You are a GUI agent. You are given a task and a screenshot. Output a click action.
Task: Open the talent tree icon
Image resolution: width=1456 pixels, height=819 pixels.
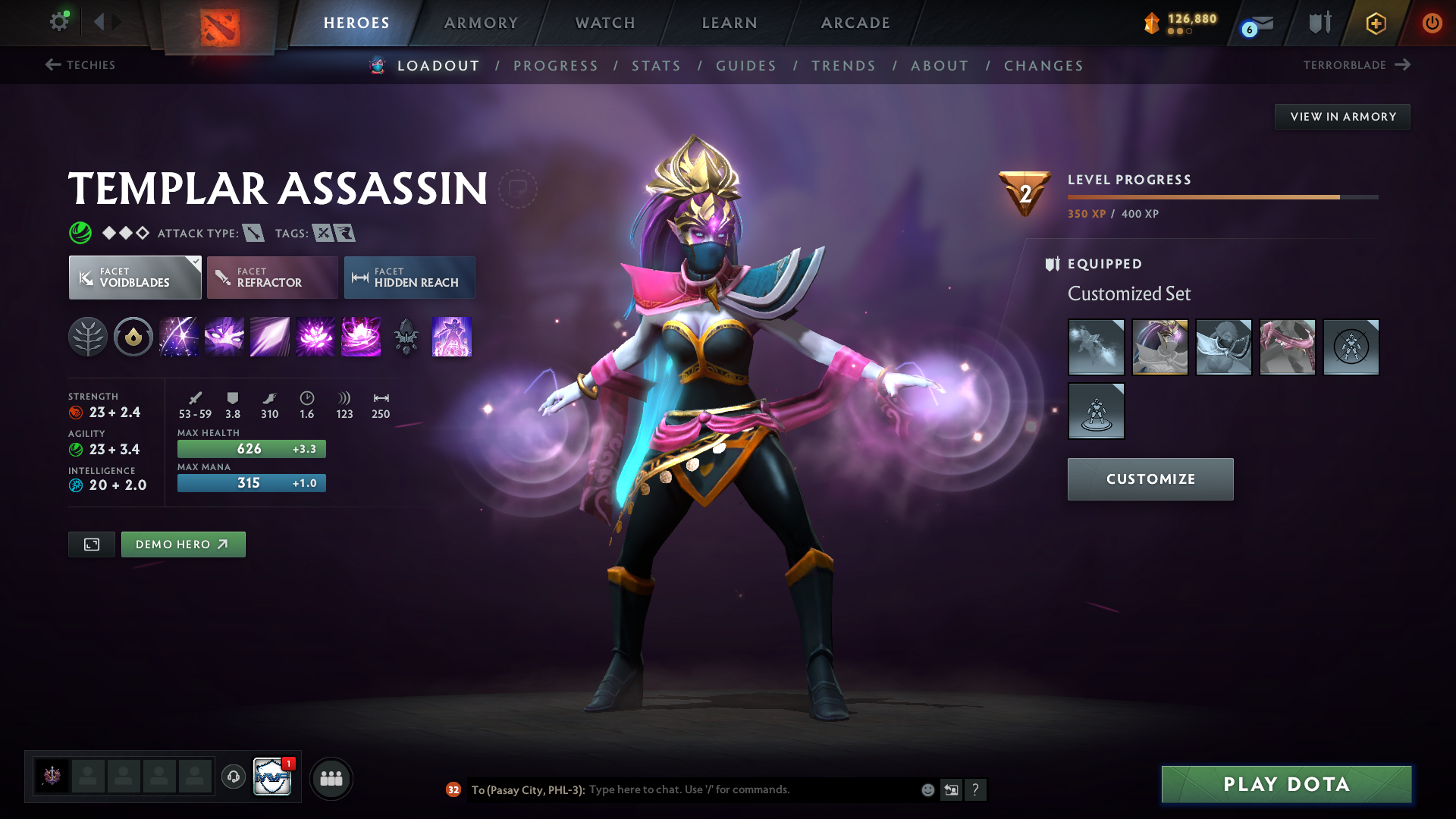[x=88, y=337]
